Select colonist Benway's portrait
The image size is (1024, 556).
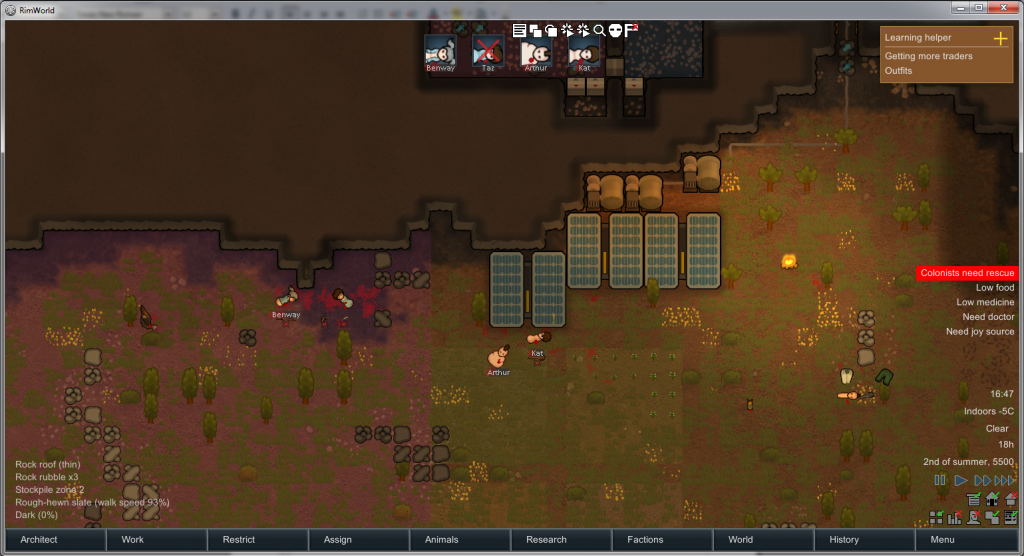[x=440, y=52]
